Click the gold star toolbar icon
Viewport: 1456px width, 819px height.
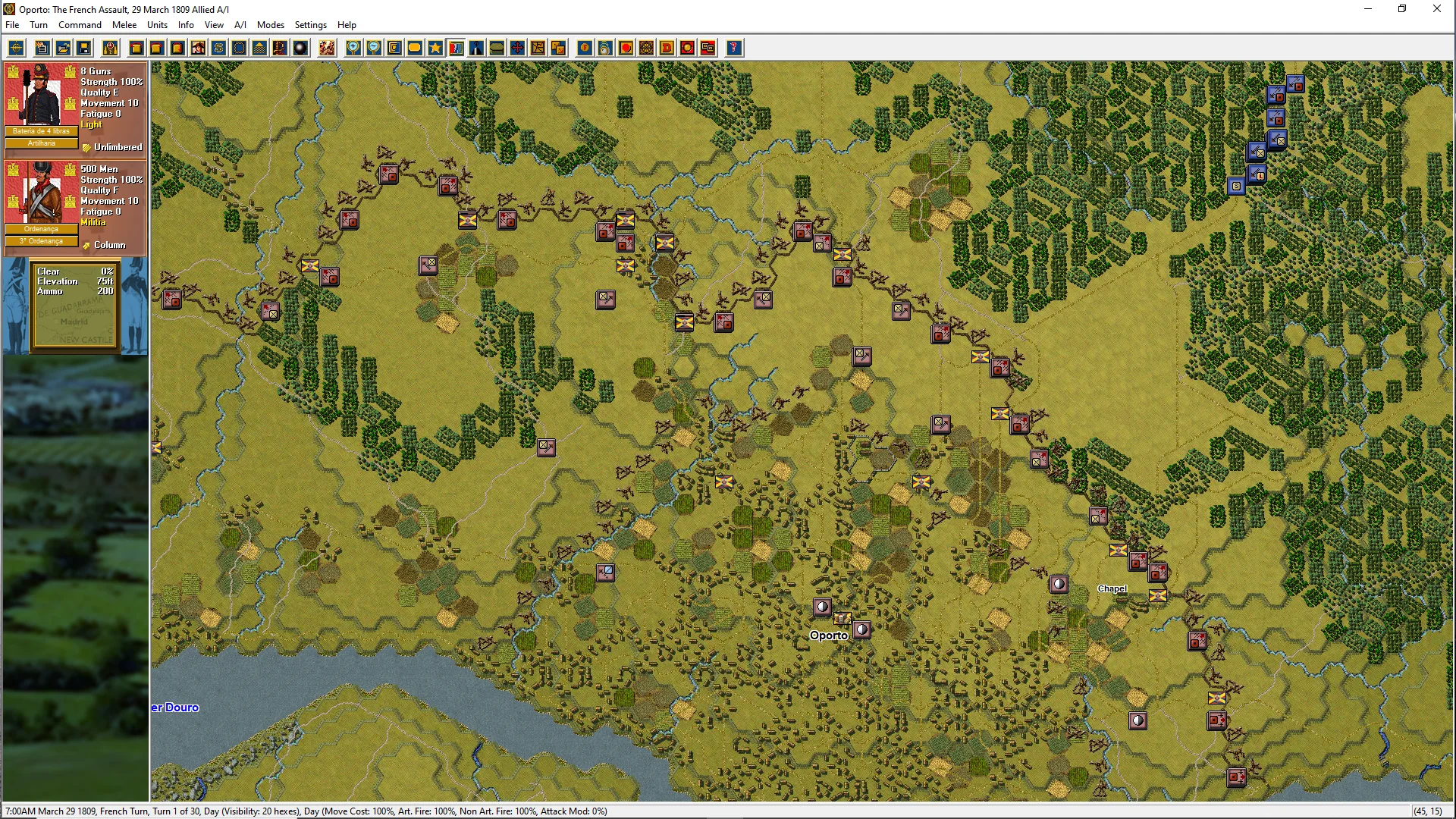pyautogui.click(x=435, y=49)
